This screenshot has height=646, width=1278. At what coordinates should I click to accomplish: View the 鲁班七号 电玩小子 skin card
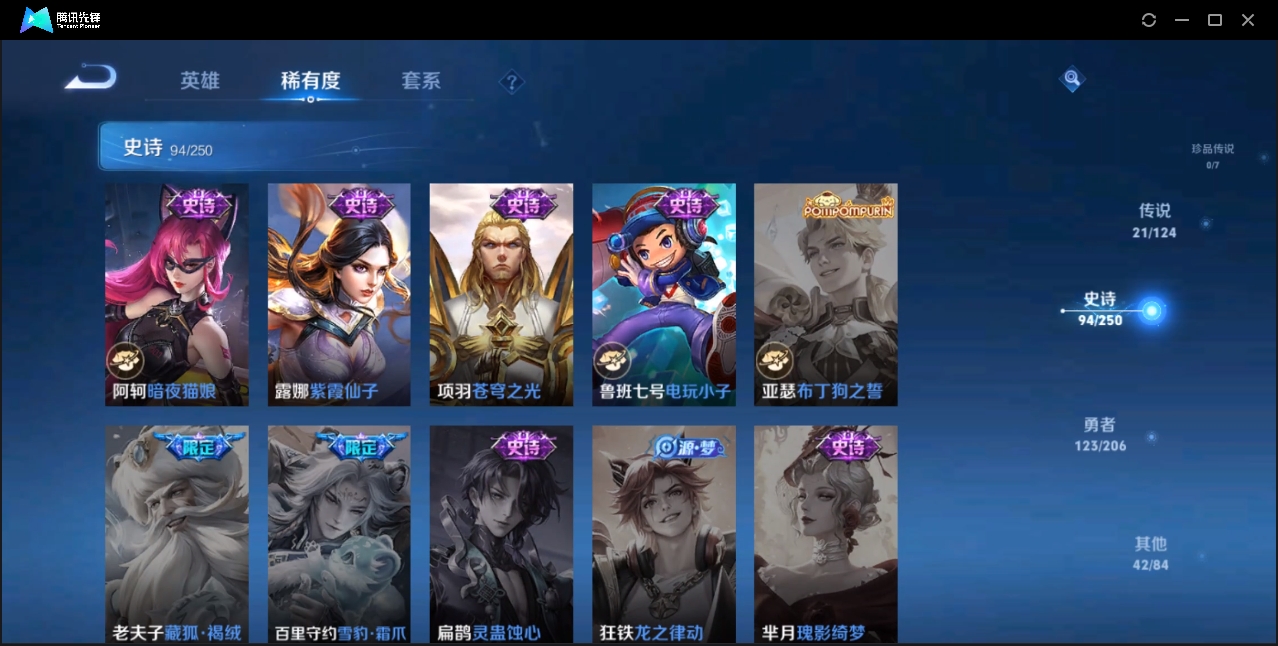tap(663, 294)
